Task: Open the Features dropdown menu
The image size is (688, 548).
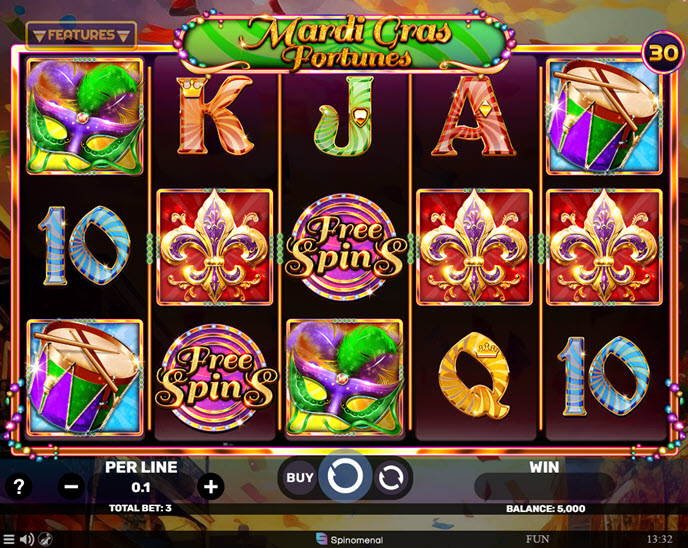Action: 81,35
